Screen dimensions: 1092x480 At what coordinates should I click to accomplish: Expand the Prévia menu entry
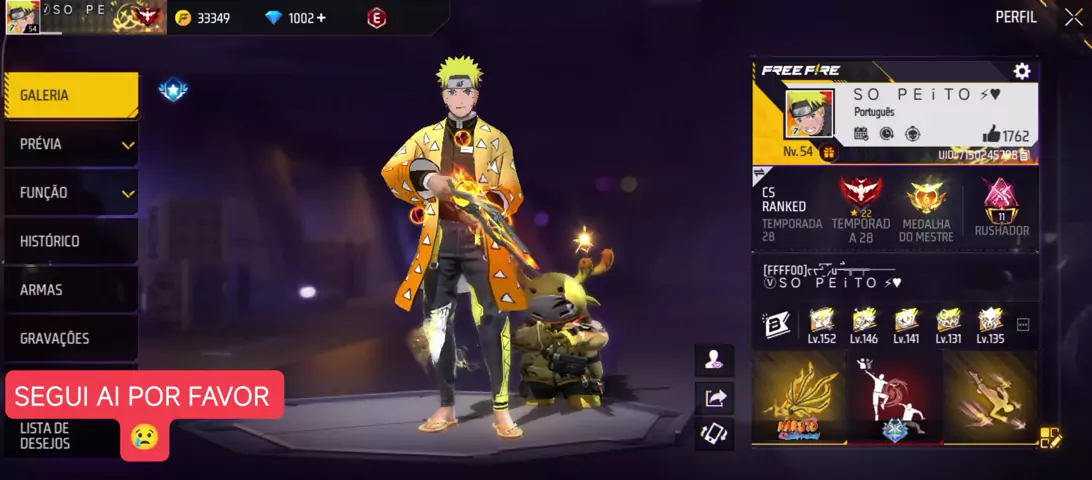[70, 144]
